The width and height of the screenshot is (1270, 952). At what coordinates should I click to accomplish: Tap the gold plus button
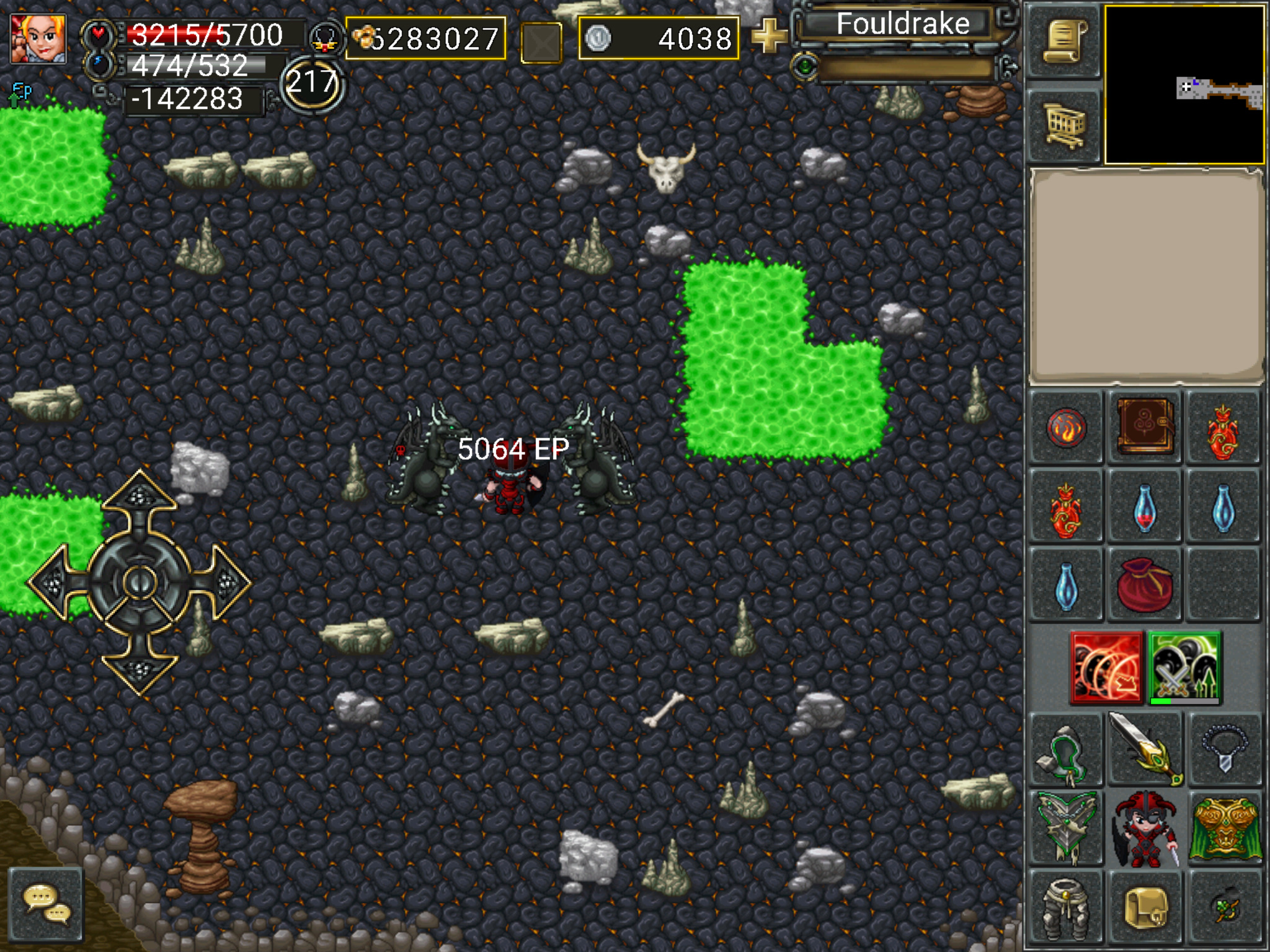[x=768, y=37]
